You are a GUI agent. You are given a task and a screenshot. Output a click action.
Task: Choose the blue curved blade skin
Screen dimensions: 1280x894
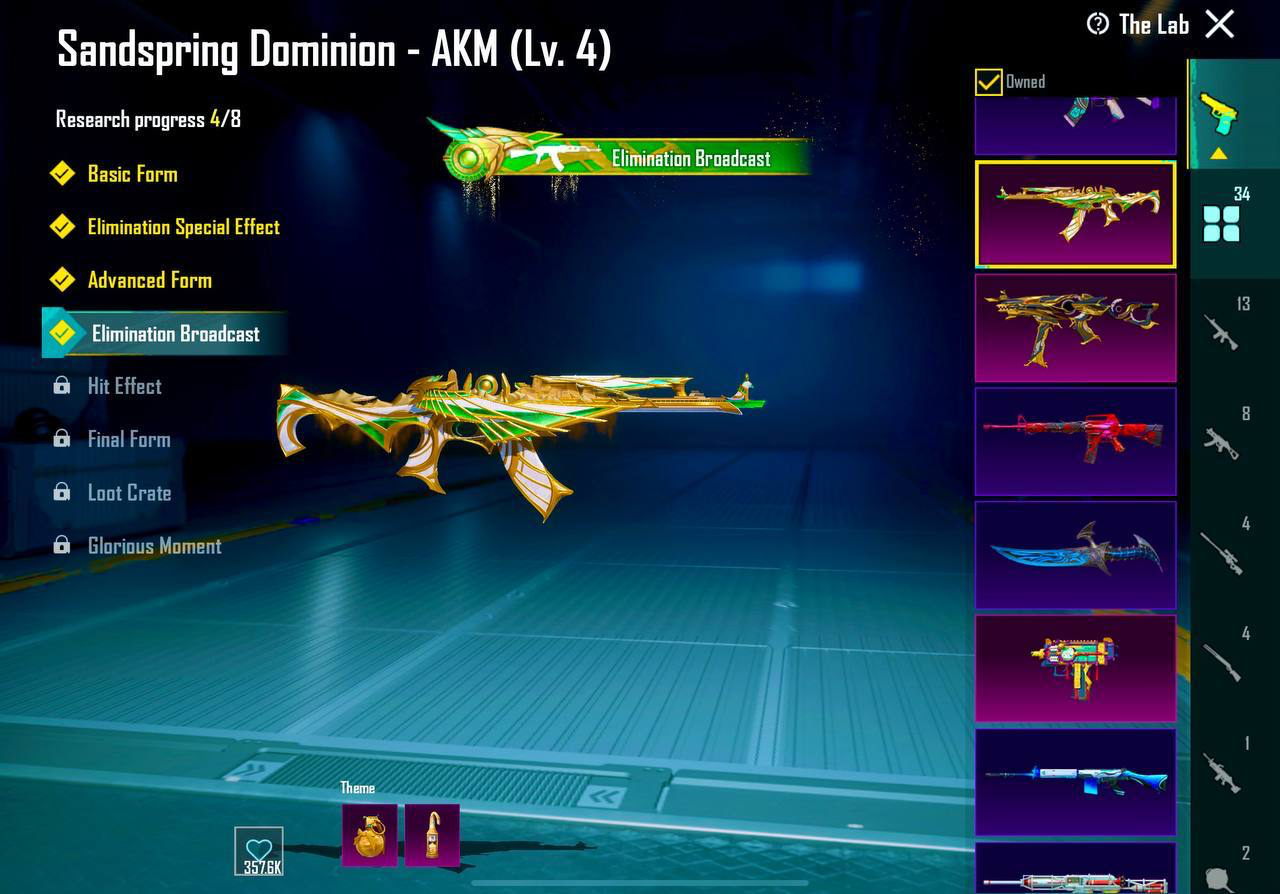[x=1075, y=555]
